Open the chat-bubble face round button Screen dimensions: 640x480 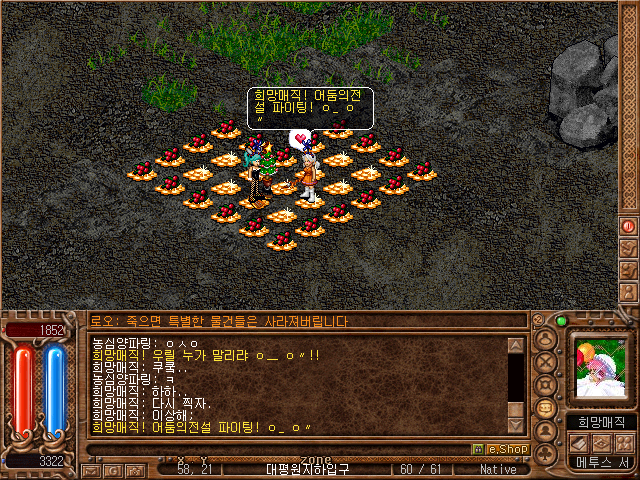click(546, 408)
